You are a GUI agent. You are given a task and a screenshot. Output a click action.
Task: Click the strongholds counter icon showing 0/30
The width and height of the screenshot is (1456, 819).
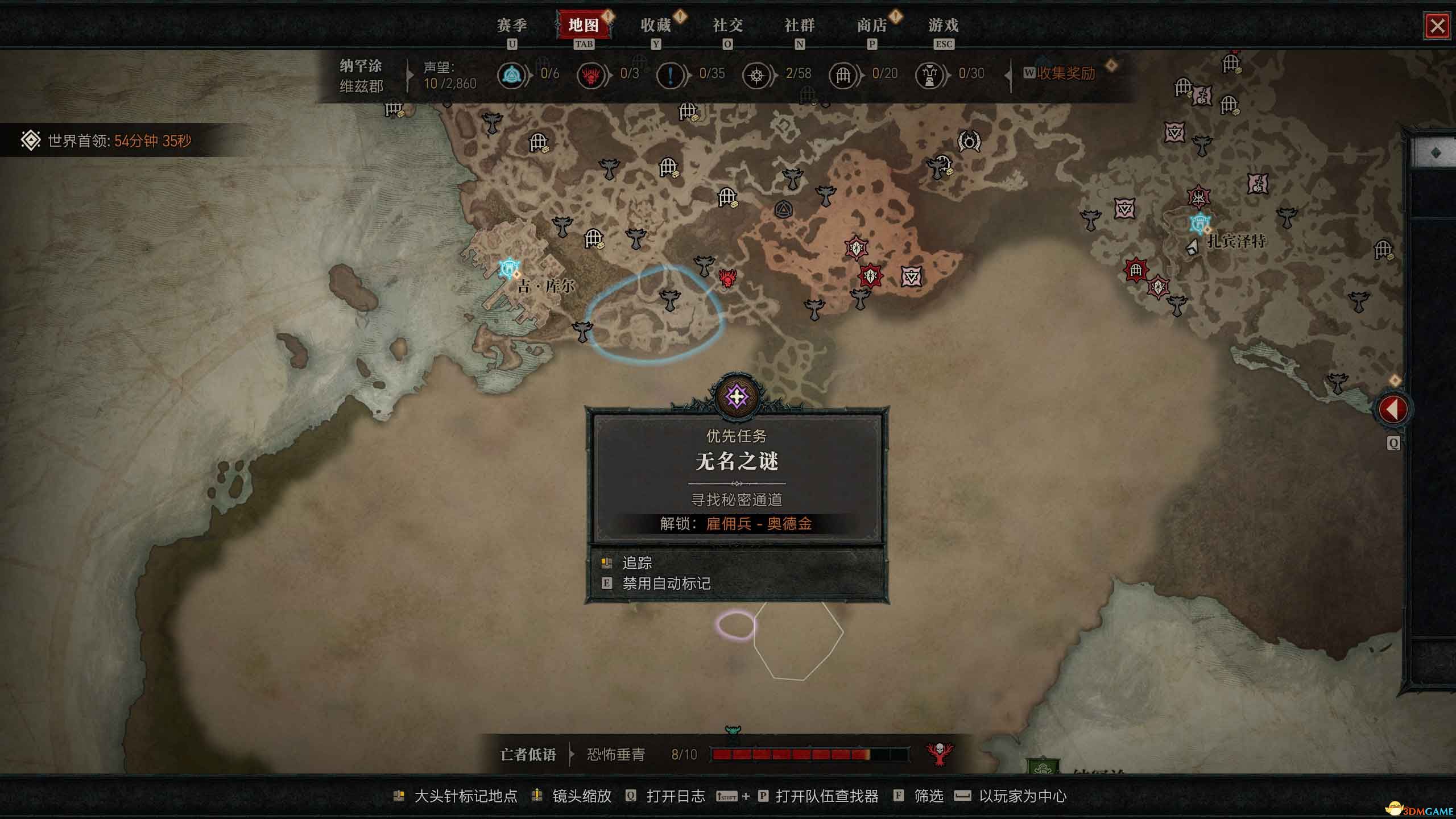point(931,75)
